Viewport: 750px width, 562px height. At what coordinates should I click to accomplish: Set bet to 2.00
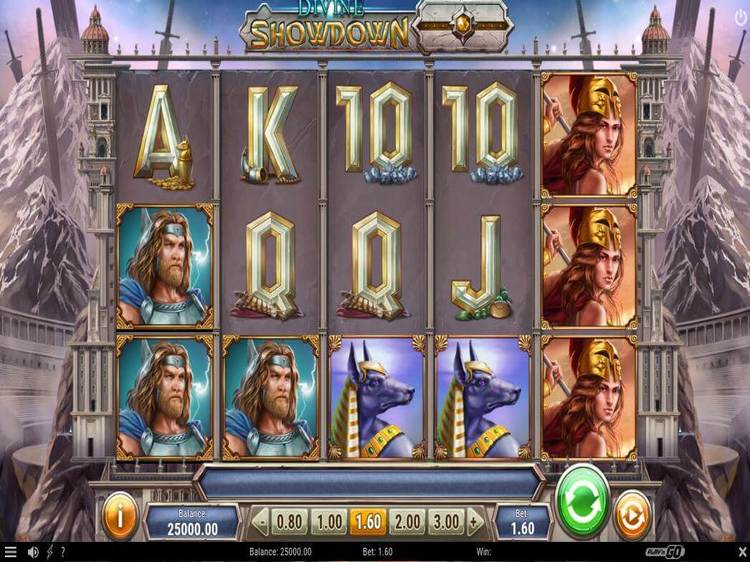point(407,521)
